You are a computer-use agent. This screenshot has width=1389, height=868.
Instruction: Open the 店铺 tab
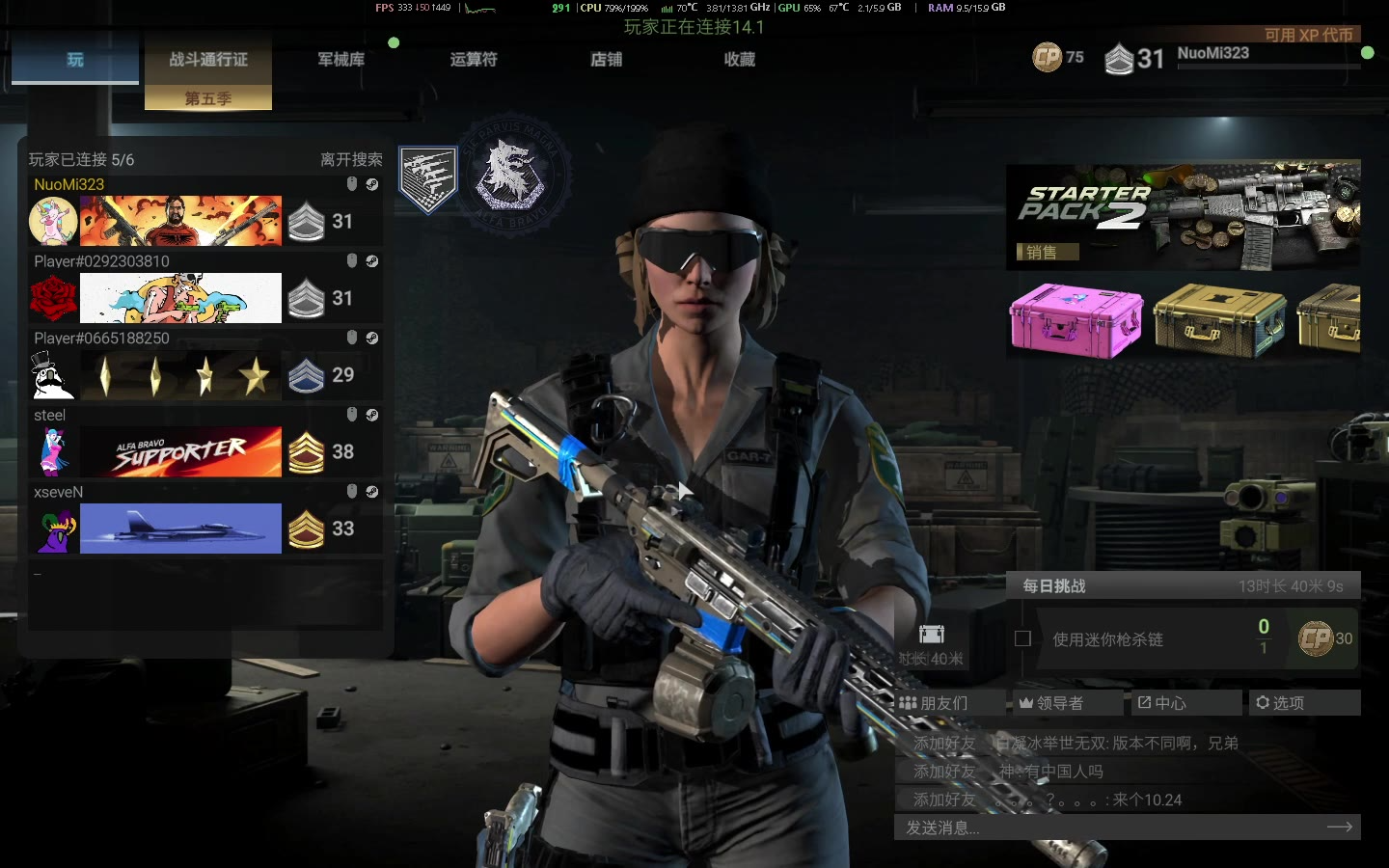607,60
